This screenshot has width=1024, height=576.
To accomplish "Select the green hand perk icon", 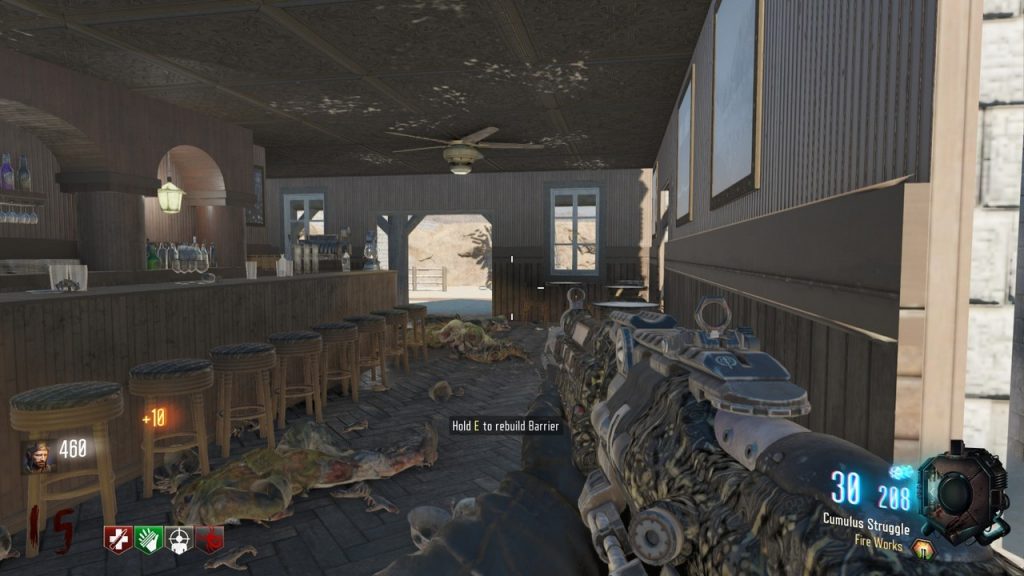I will tap(148, 539).
